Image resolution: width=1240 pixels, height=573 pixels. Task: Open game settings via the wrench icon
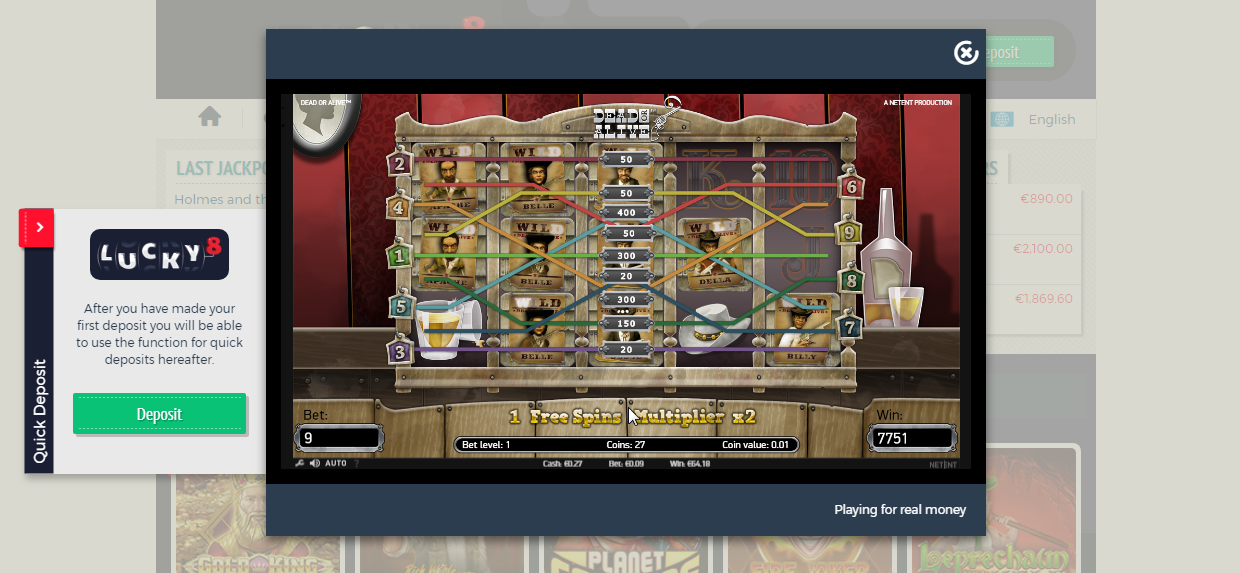coord(300,463)
